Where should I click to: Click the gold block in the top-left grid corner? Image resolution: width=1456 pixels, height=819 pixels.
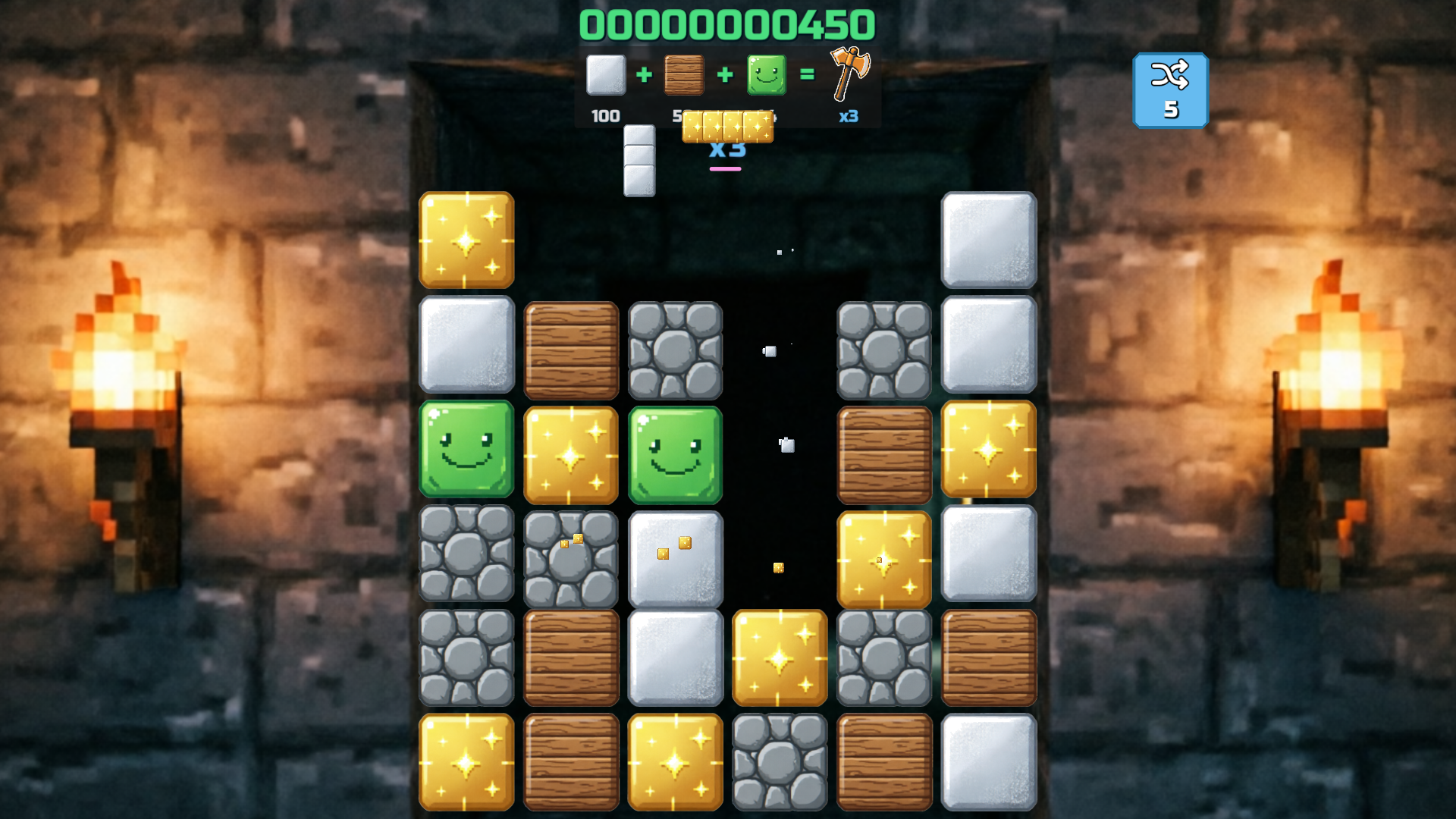pyautogui.click(x=466, y=241)
